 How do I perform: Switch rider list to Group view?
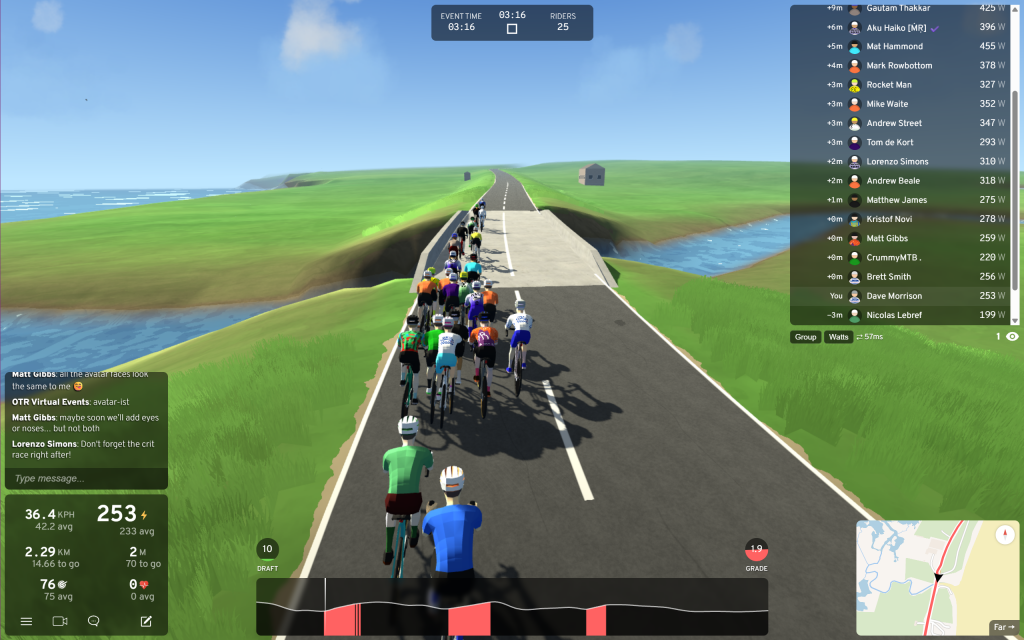pos(805,337)
